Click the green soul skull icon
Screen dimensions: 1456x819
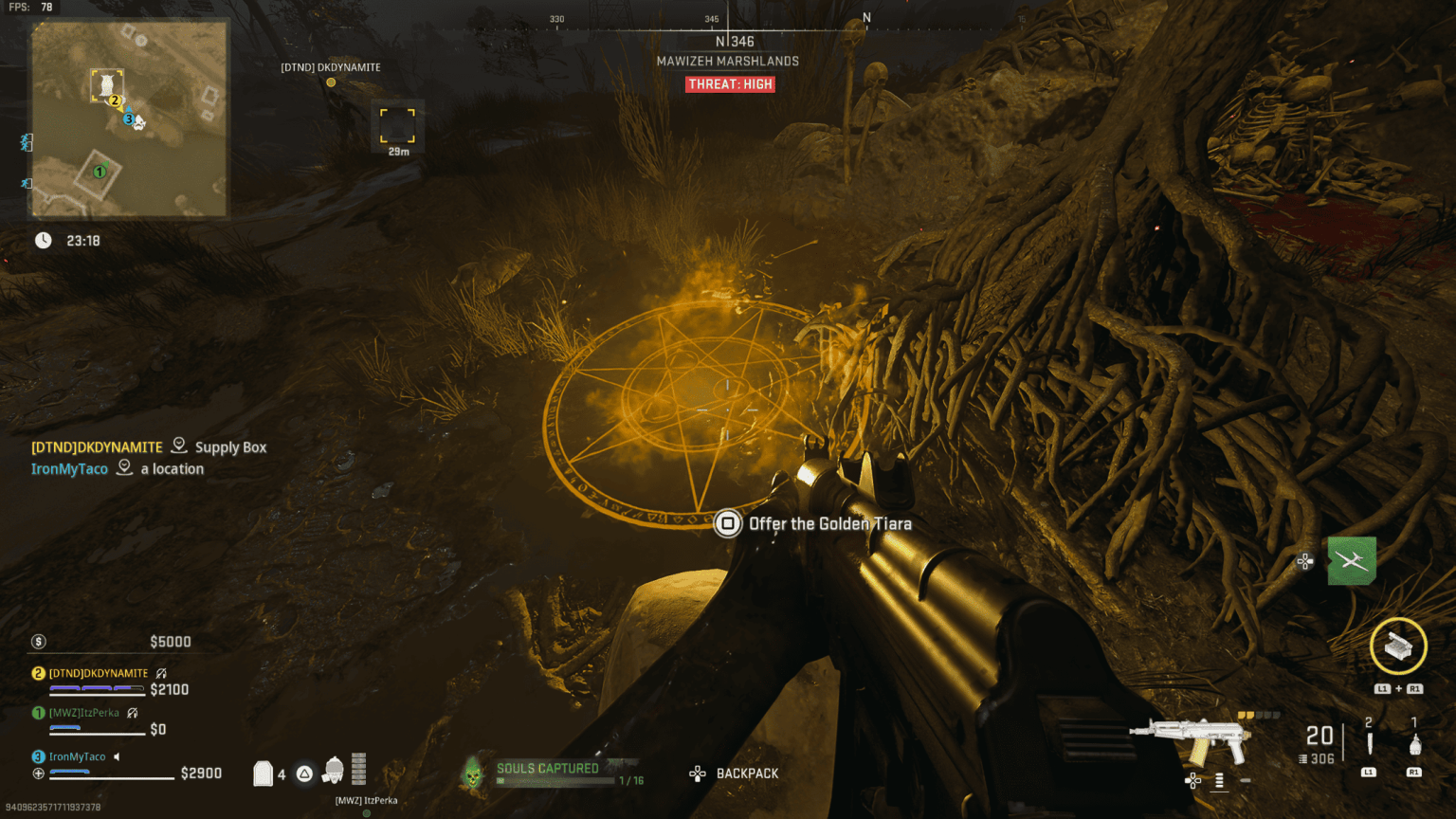point(471,773)
